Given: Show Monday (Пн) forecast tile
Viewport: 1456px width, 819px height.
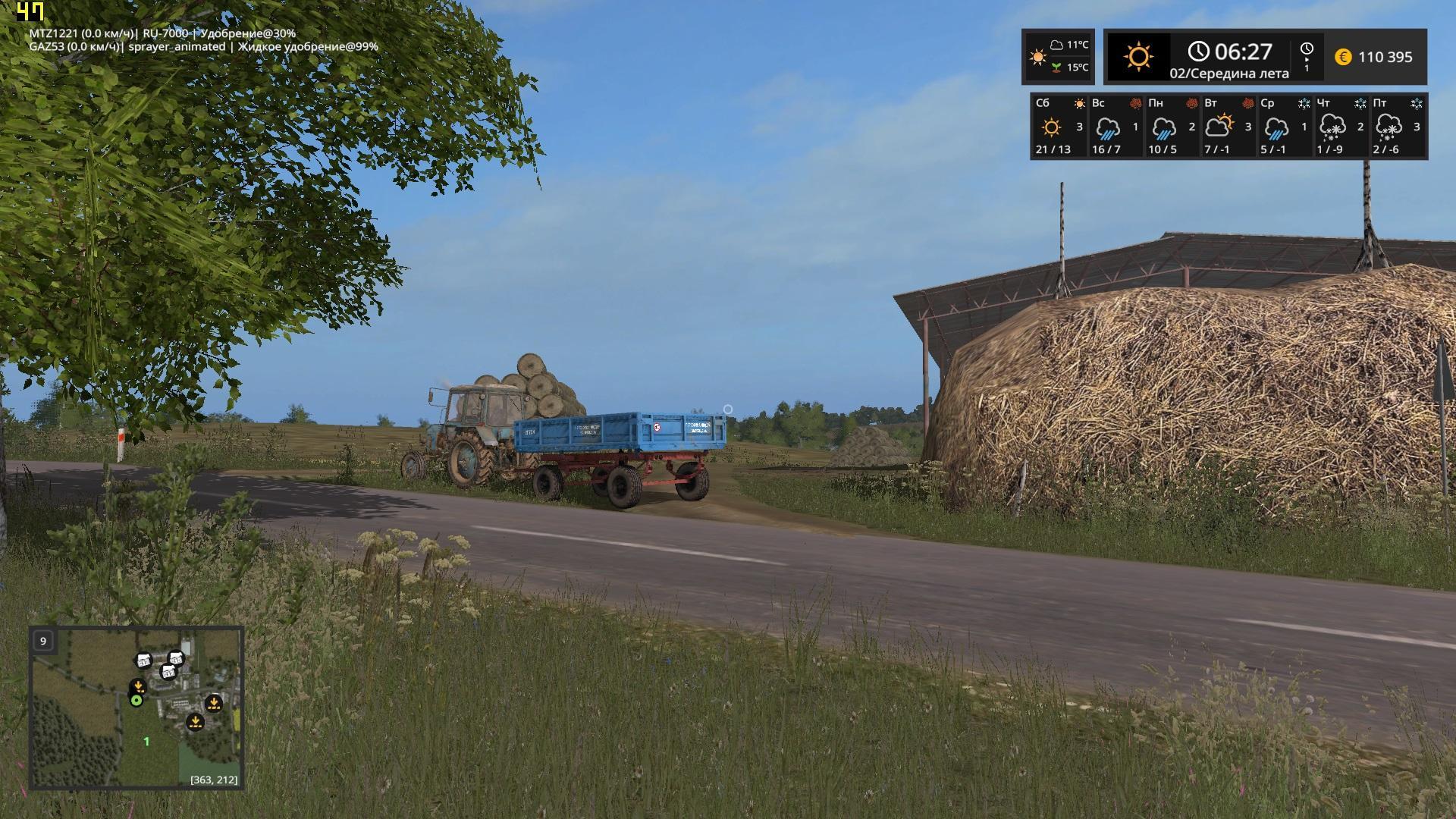Looking at the screenshot, I should pos(1171,126).
